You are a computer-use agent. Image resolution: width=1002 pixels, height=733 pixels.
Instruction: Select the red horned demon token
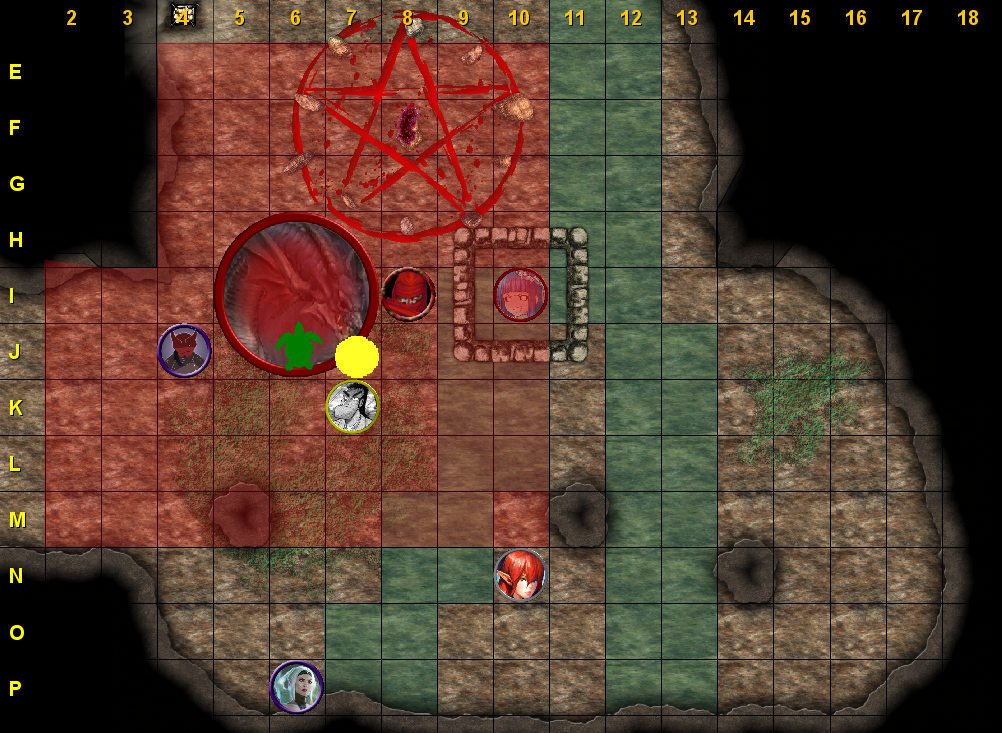point(184,351)
